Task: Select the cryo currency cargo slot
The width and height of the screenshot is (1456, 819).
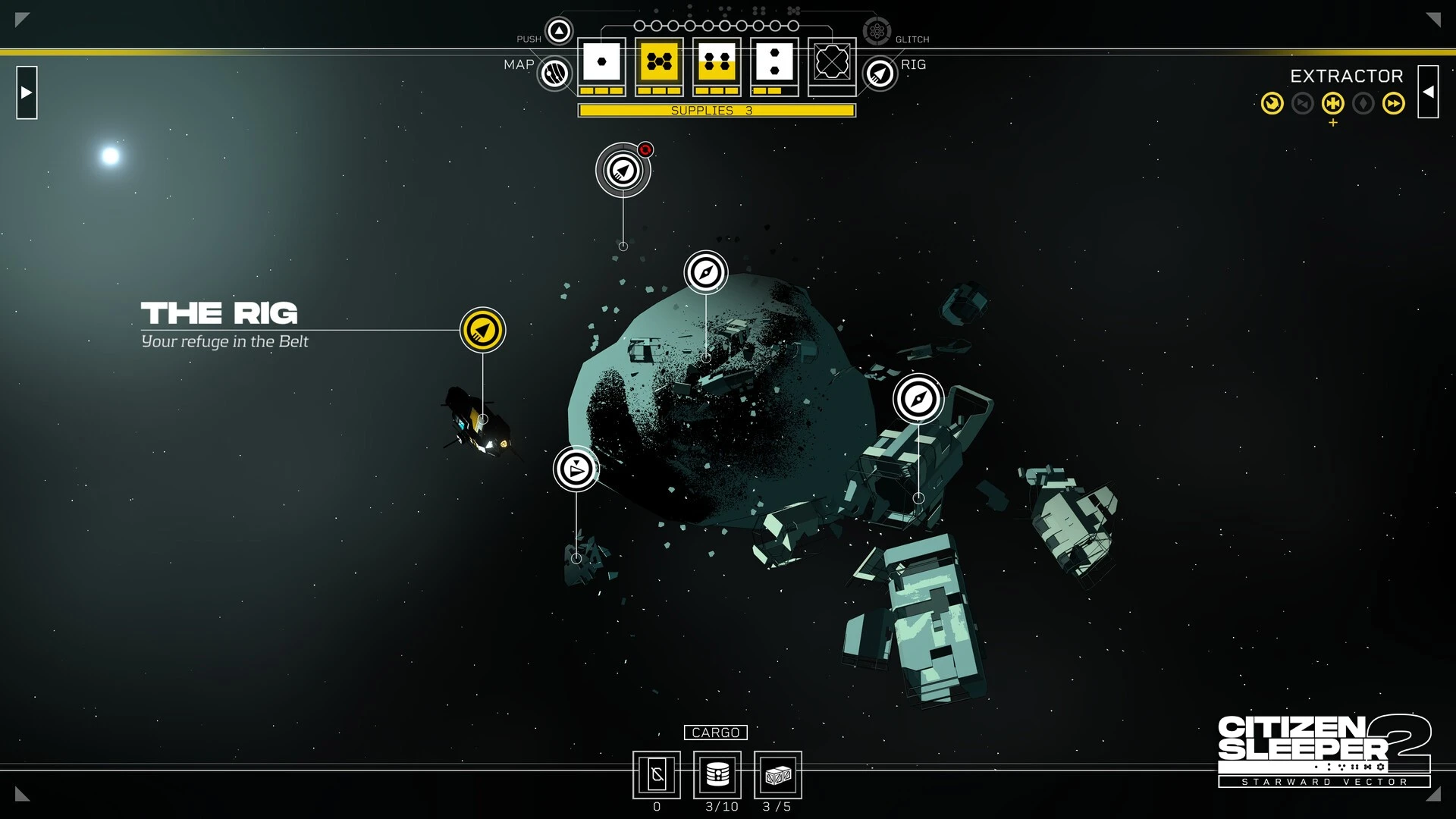Action: (x=657, y=775)
